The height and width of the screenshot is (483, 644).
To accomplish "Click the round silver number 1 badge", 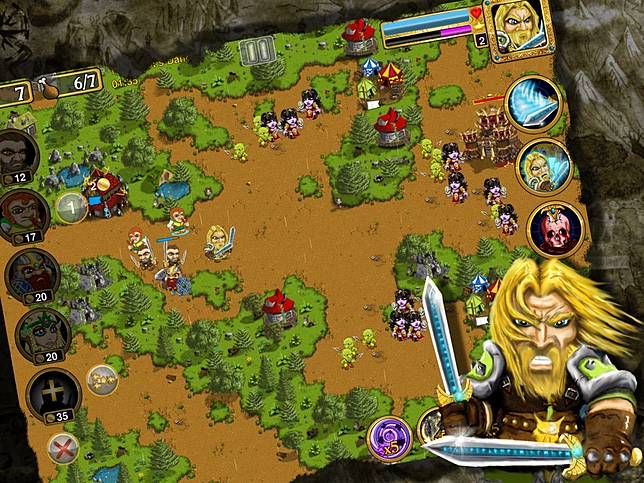I will pos(71,207).
